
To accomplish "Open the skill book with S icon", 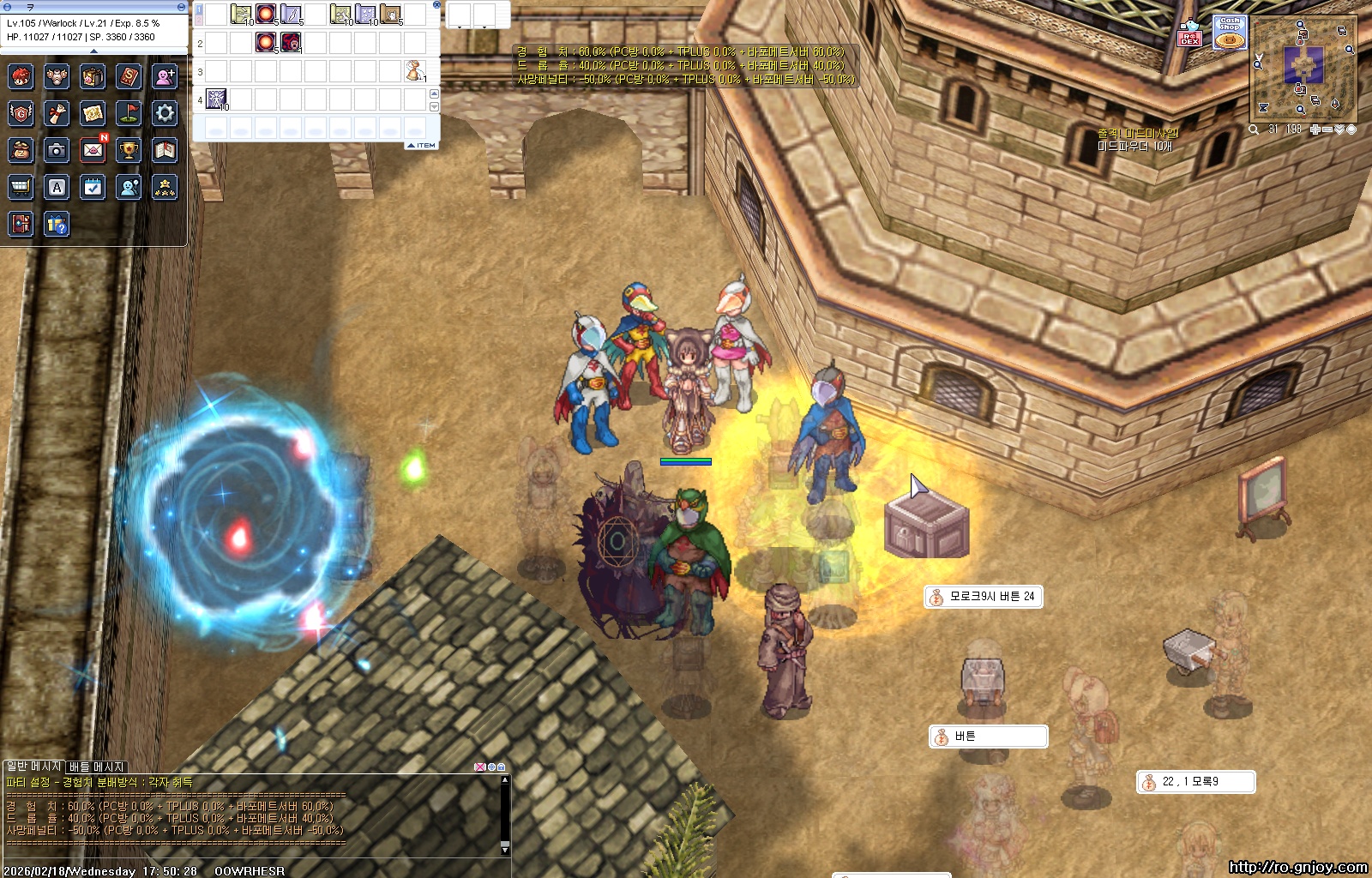I will coord(129,77).
